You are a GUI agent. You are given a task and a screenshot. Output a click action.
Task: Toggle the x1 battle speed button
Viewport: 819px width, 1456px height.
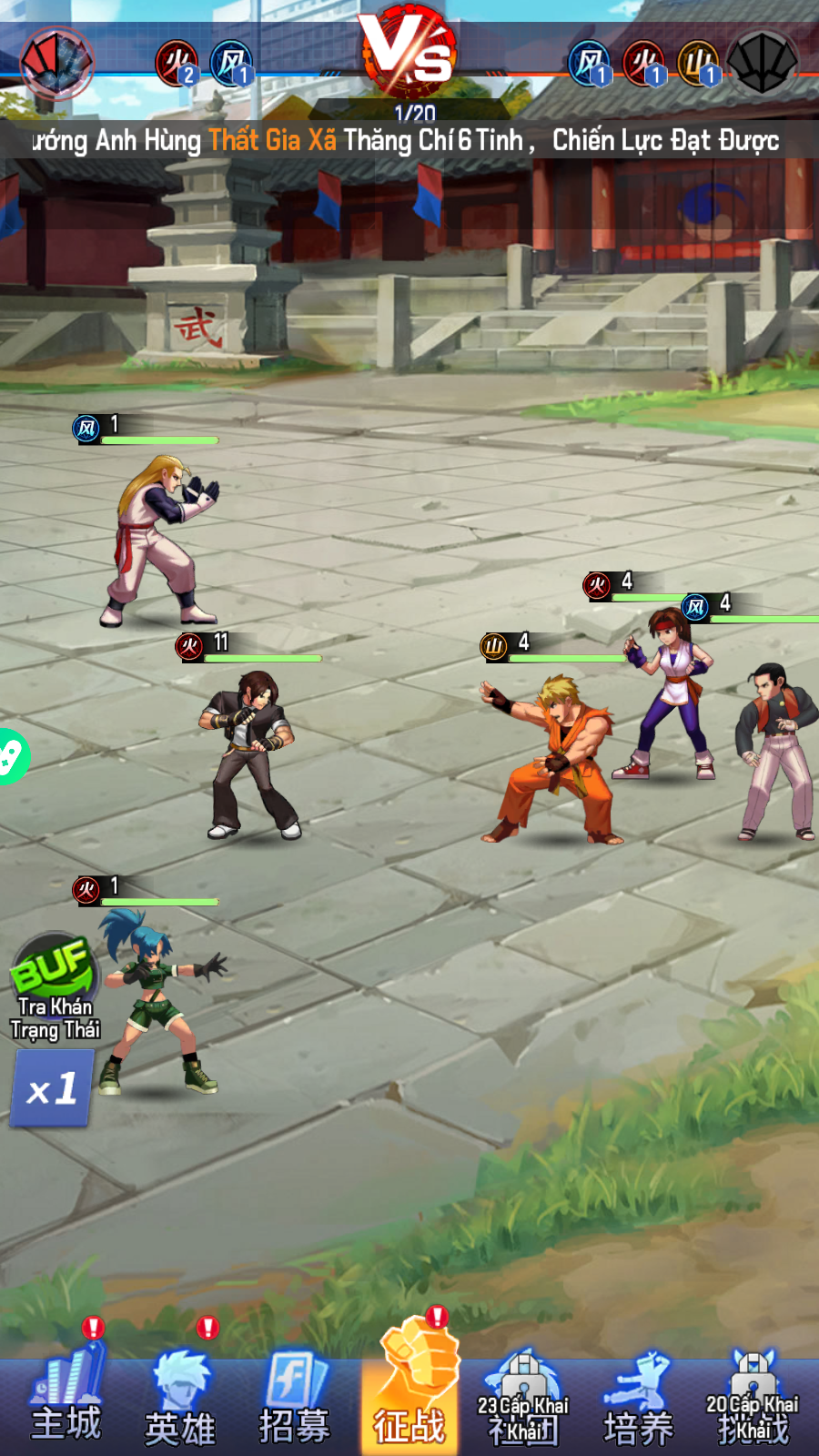(52, 1088)
